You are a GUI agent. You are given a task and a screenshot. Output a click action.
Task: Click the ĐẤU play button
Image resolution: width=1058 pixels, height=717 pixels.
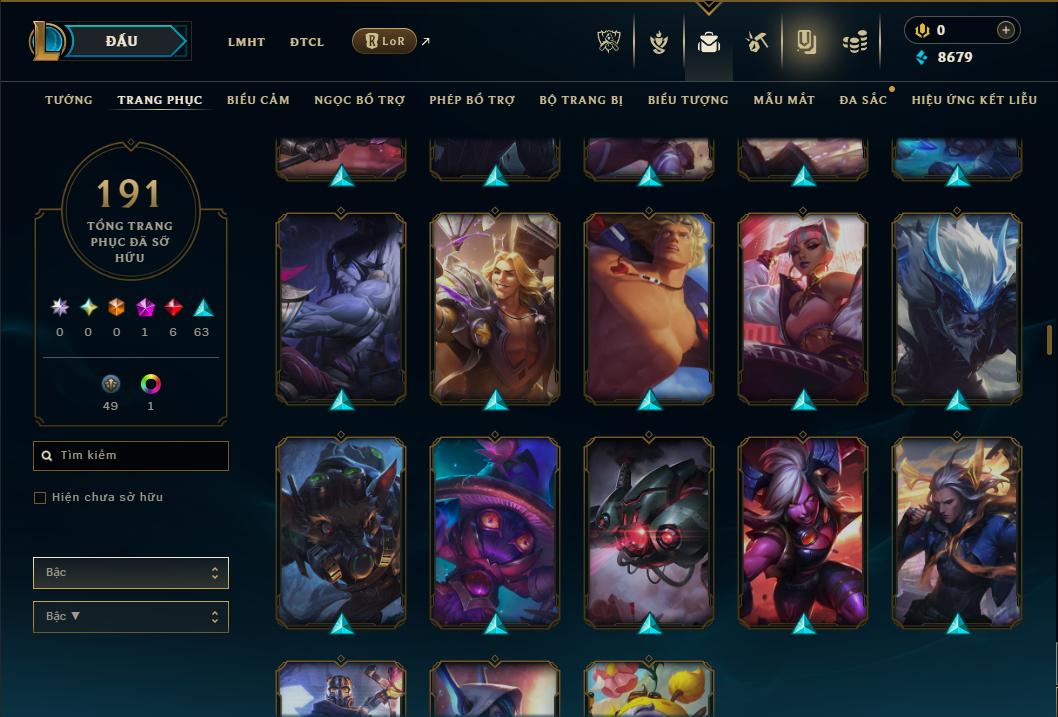[121, 41]
